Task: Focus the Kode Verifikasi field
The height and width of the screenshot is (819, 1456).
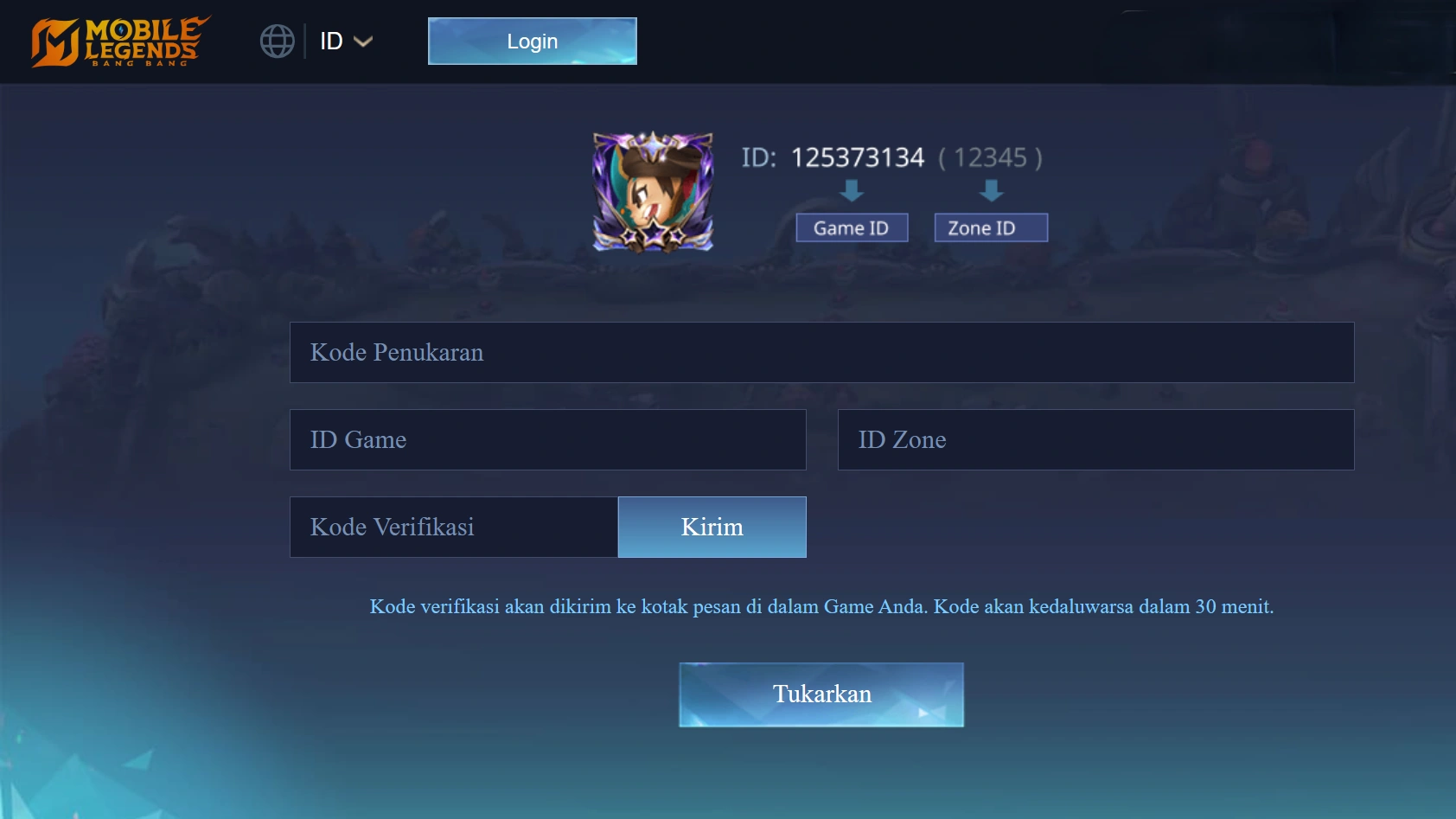Action: 452,527
